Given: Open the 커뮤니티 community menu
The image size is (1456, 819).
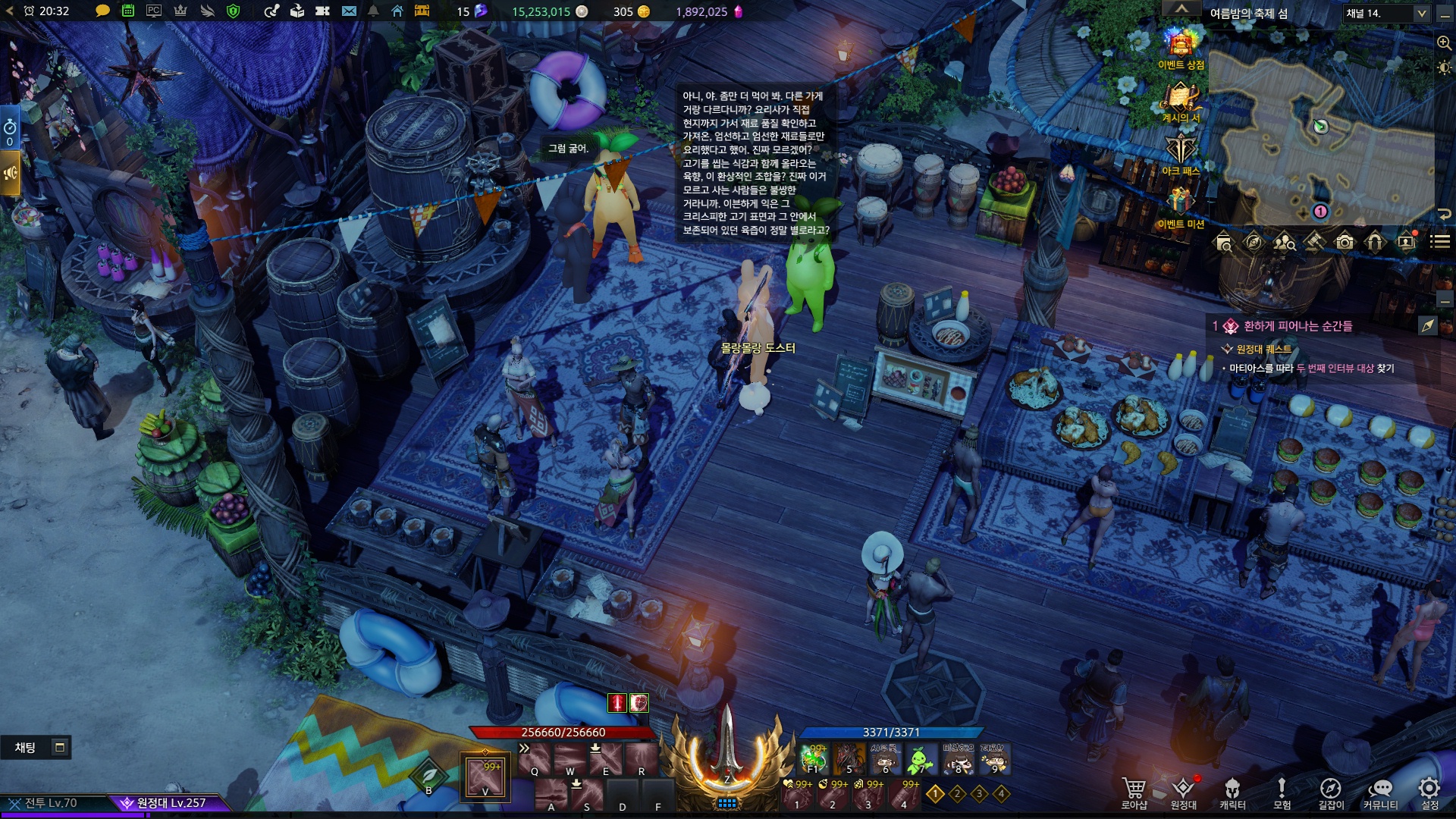Looking at the screenshot, I should [1380, 792].
